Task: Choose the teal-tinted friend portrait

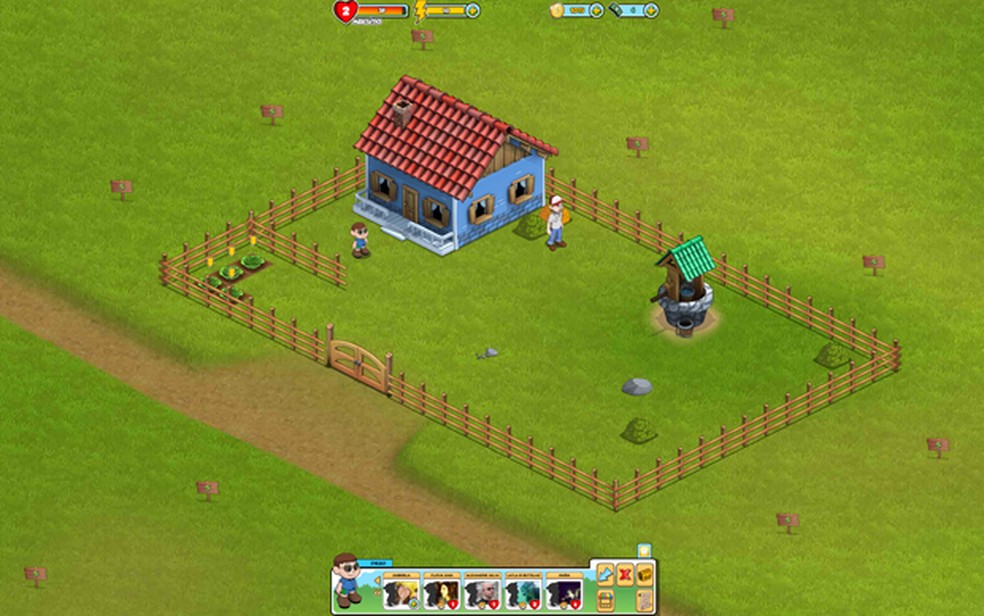Action: [523, 593]
